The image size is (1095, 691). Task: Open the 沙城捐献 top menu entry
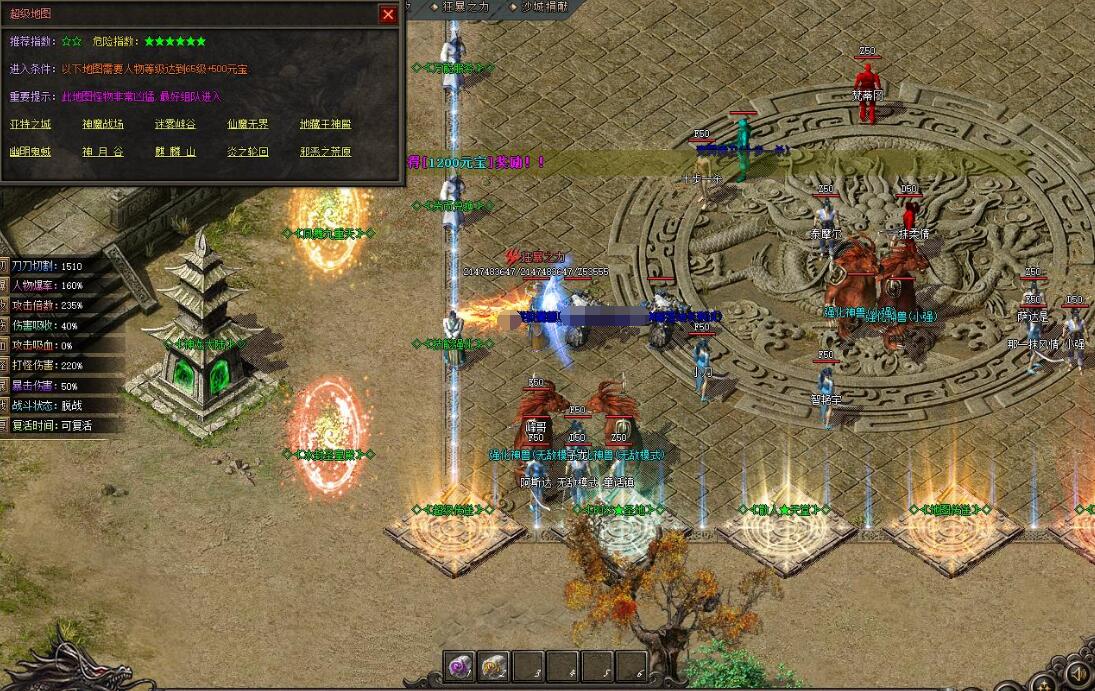[x=544, y=6]
